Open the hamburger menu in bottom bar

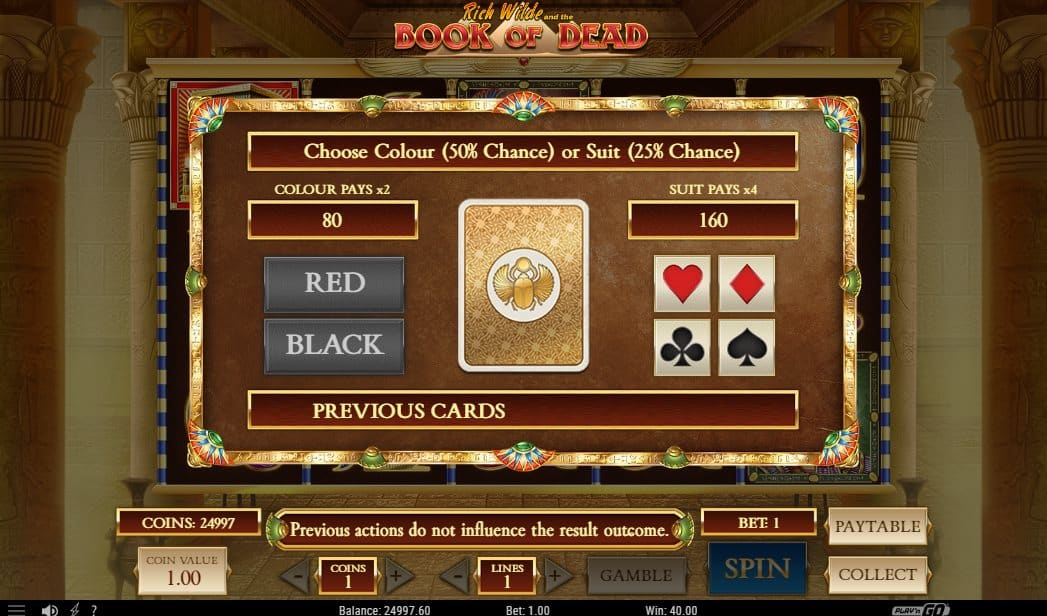(x=16, y=609)
